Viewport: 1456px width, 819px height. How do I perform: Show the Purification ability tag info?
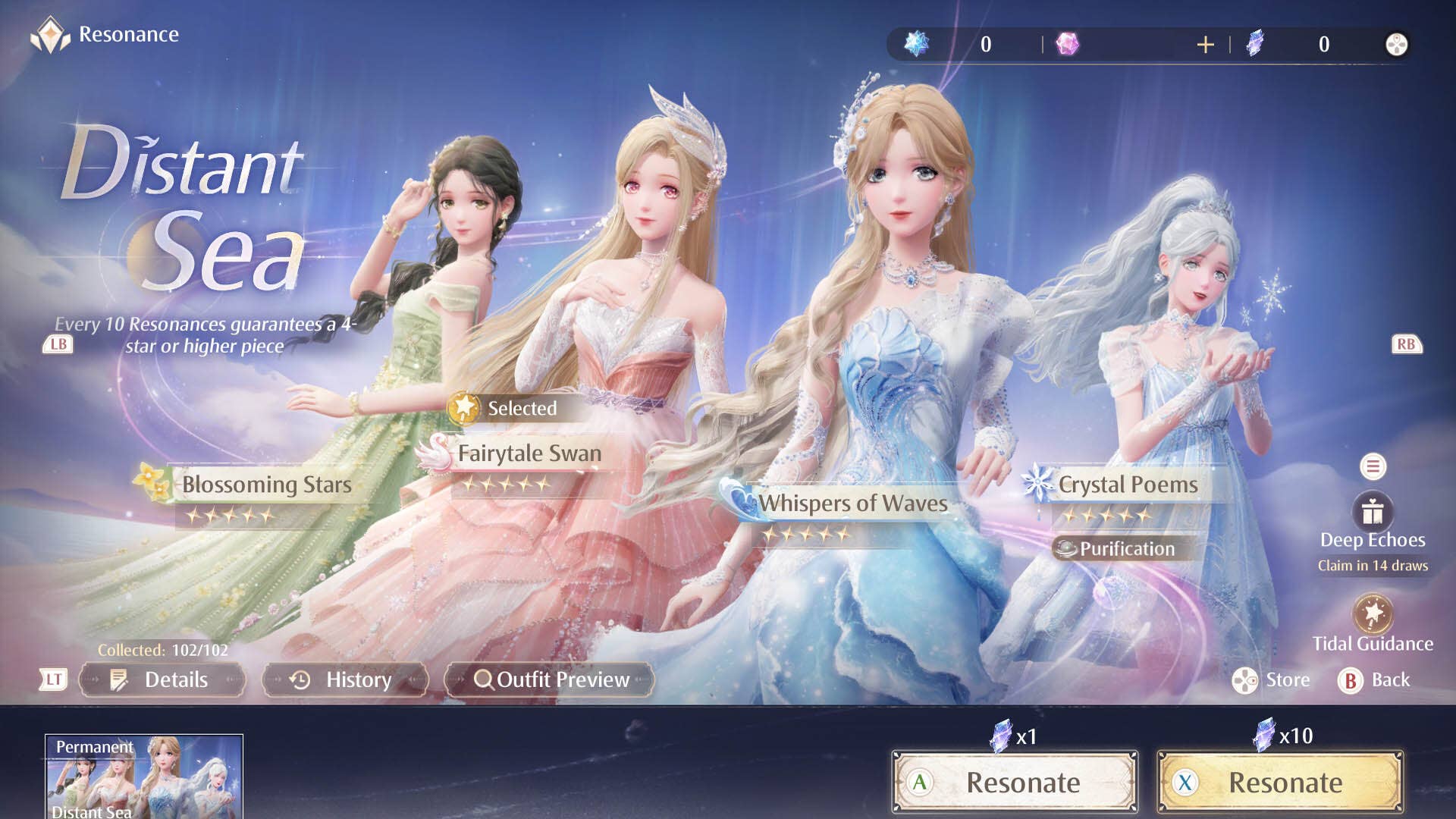1118,548
